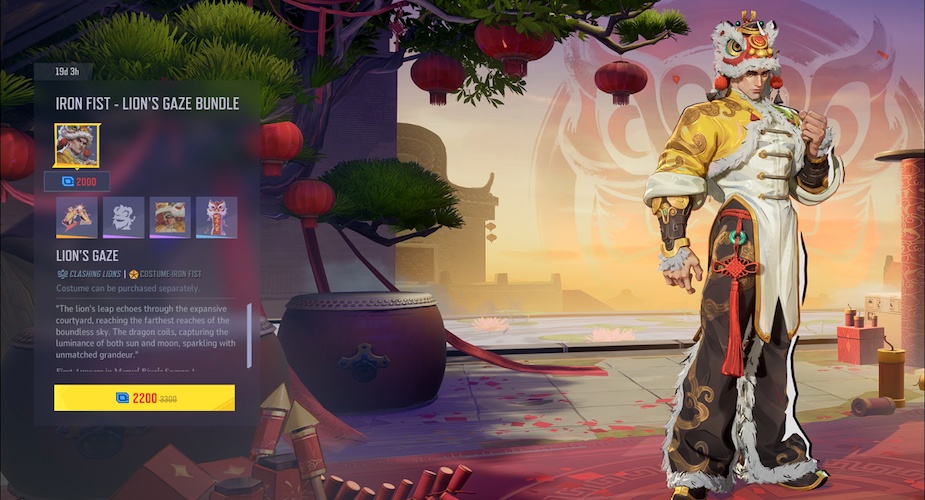Viewport: 925px width, 500px height.
Task: Buy the costume separately for 2000
Action: coord(77,182)
